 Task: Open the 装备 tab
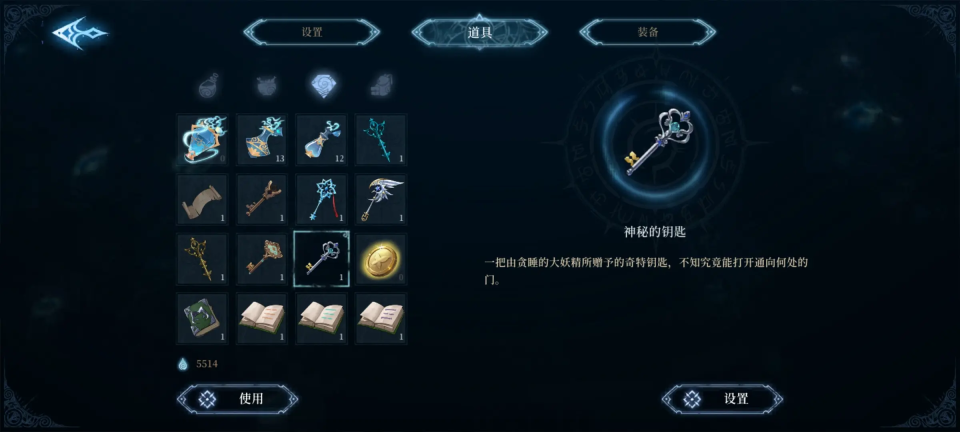tap(647, 32)
